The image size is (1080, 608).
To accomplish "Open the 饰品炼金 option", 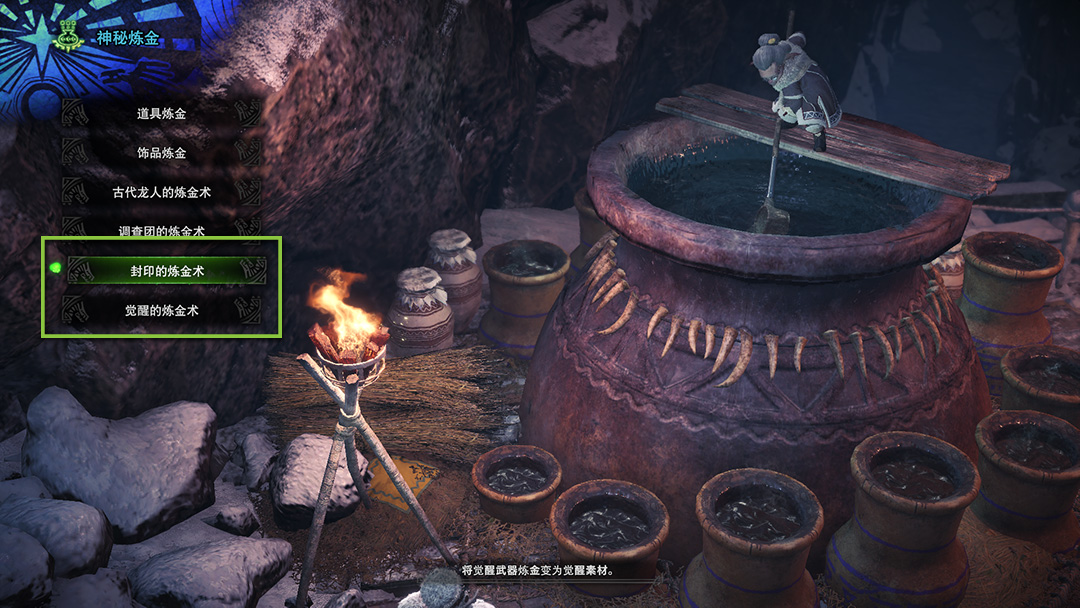I will [x=162, y=153].
